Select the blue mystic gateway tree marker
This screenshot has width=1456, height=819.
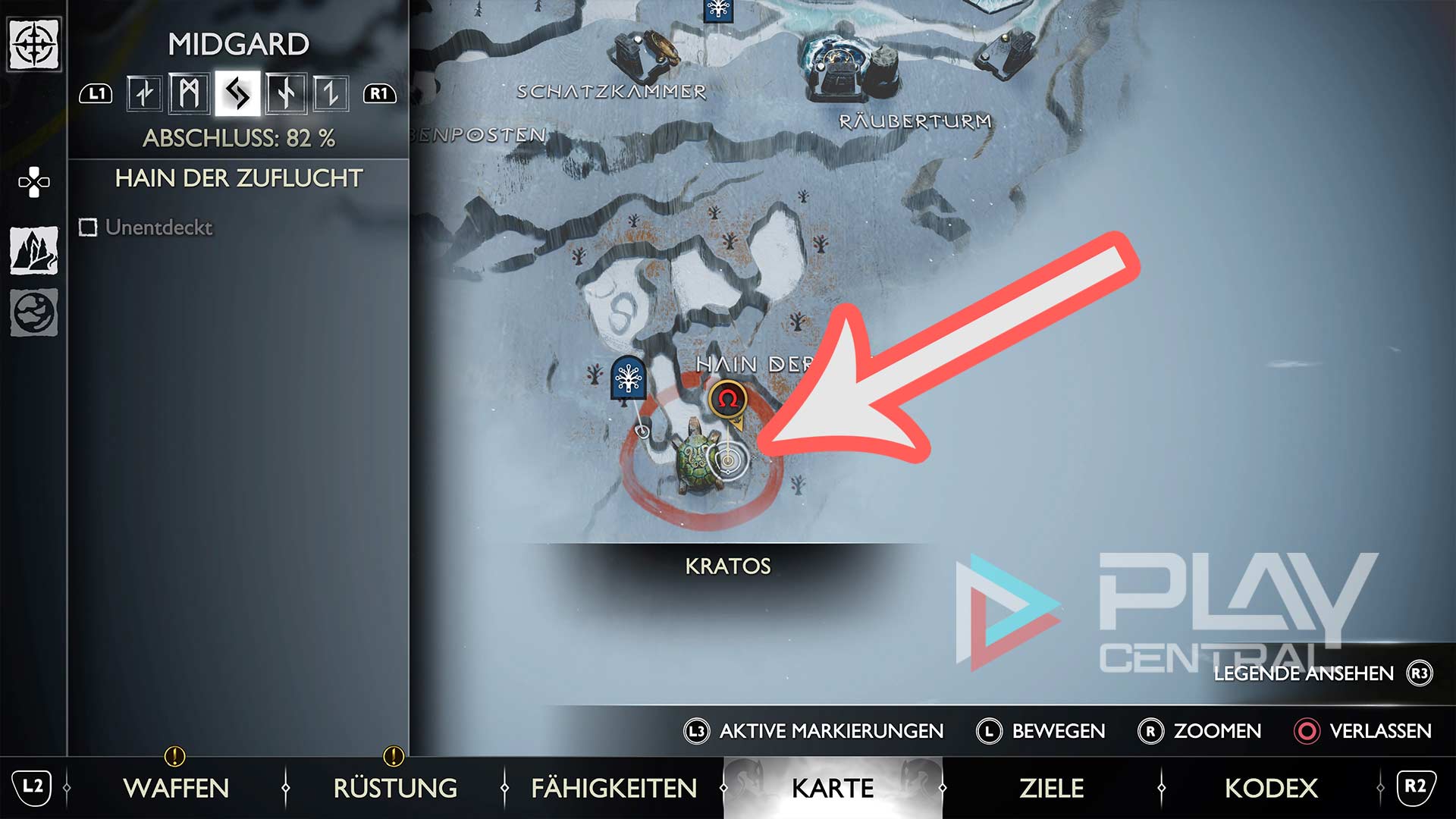click(628, 377)
